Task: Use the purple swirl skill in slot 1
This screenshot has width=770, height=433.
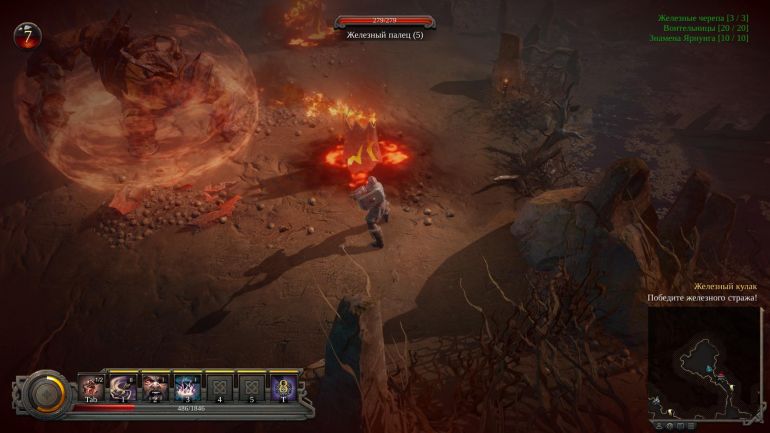Action: pyautogui.click(x=123, y=386)
